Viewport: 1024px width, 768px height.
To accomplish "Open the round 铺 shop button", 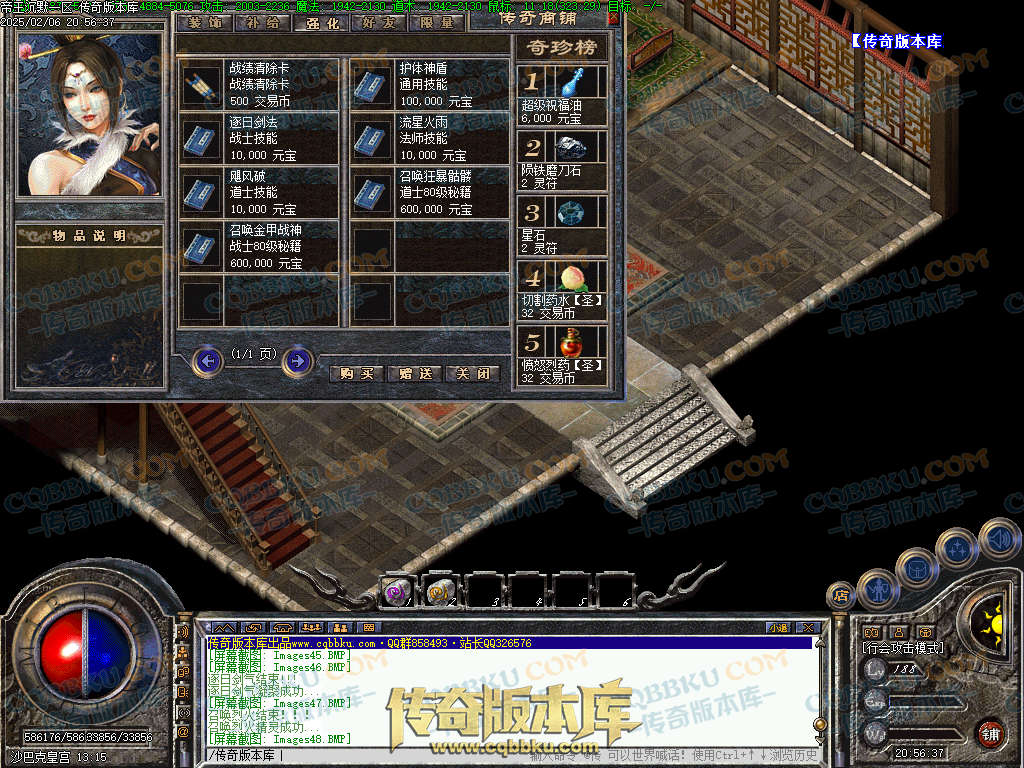I will coord(990,734).
